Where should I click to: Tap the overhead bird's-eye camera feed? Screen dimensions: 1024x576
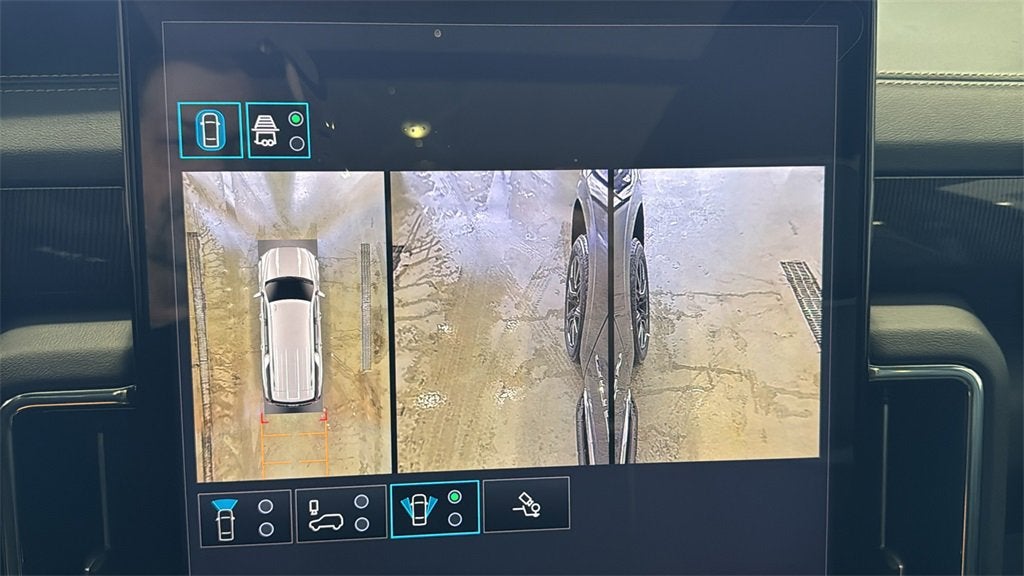(287, 323)
